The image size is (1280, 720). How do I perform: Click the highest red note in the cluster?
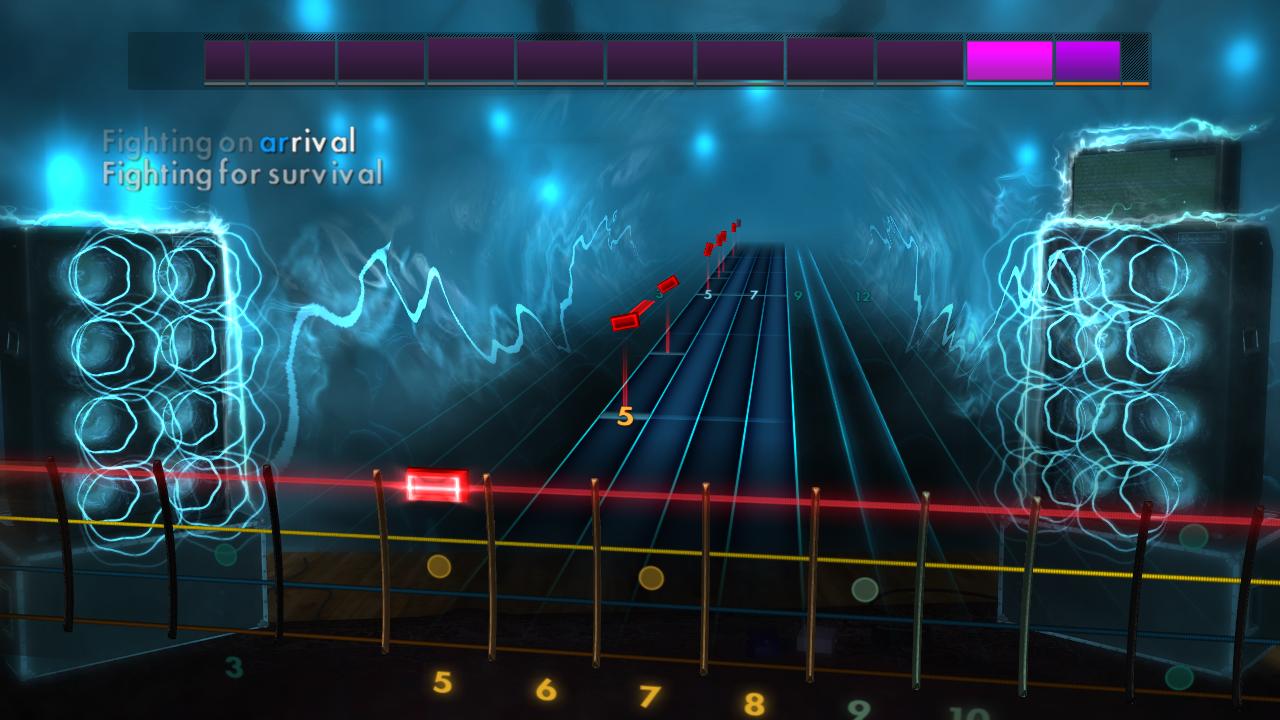click(734, 226)
